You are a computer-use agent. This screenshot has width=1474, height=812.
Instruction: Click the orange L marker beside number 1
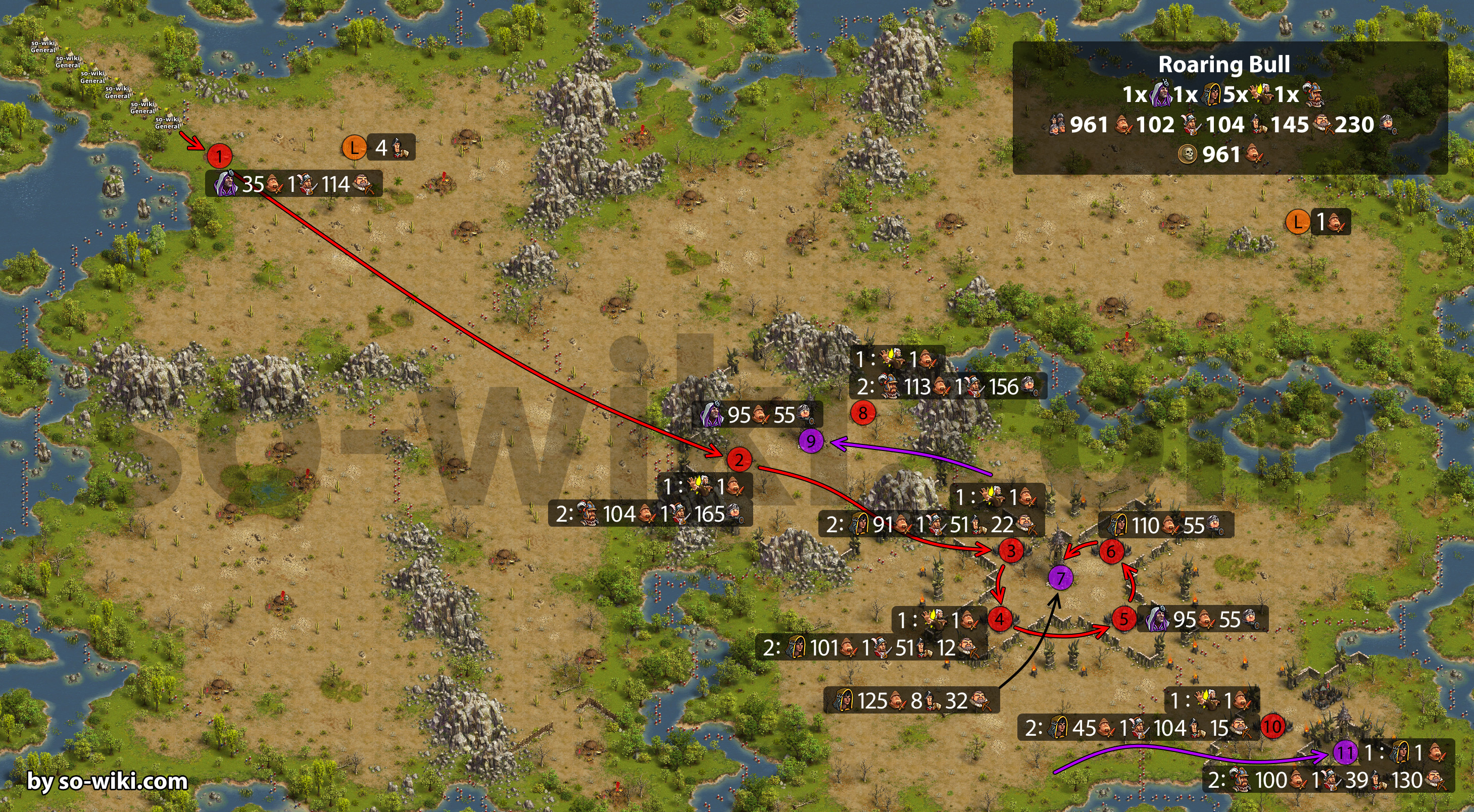[x=1297, y=221]
